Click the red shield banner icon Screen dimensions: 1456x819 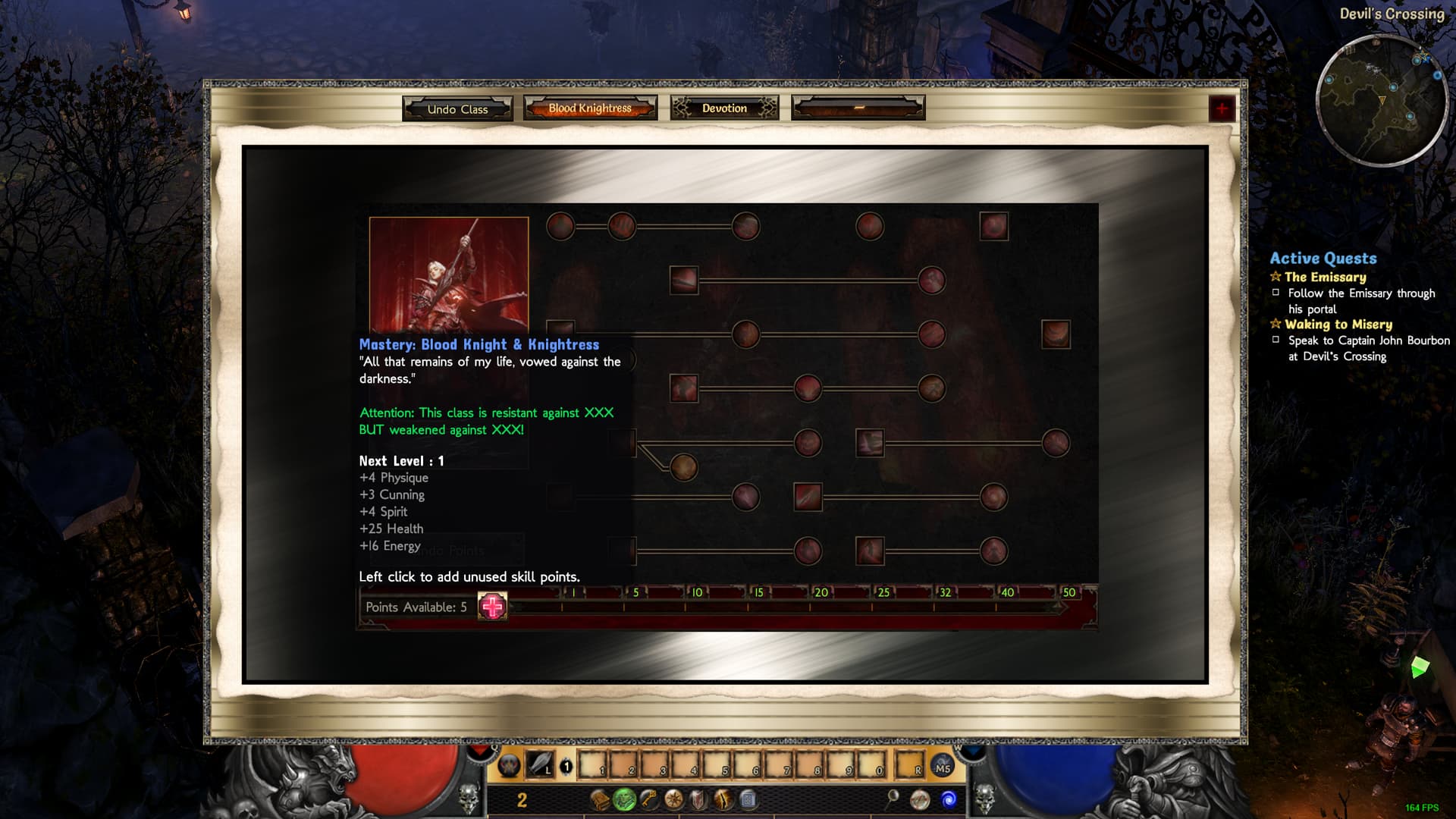[698, 799]
